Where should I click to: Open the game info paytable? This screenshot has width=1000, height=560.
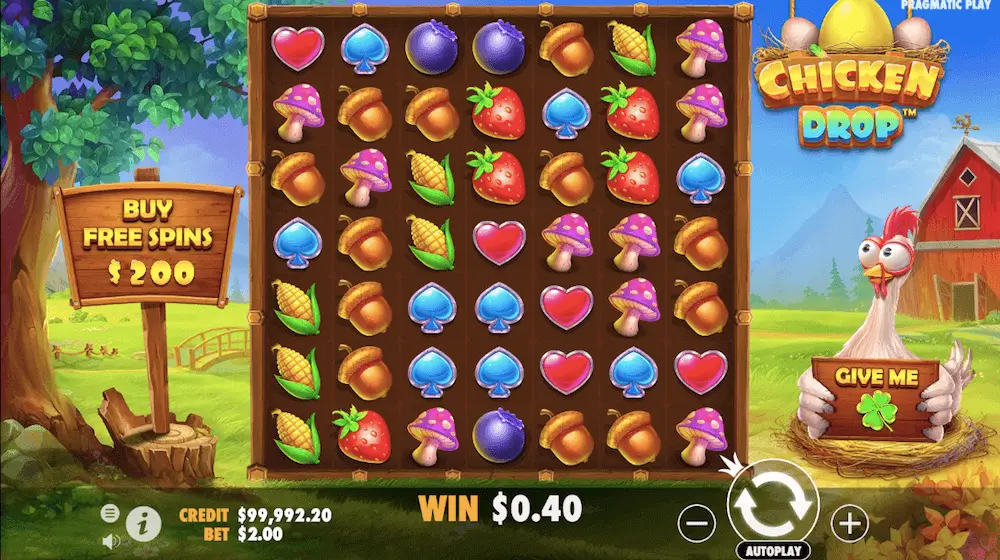click(x=144, y=521)
